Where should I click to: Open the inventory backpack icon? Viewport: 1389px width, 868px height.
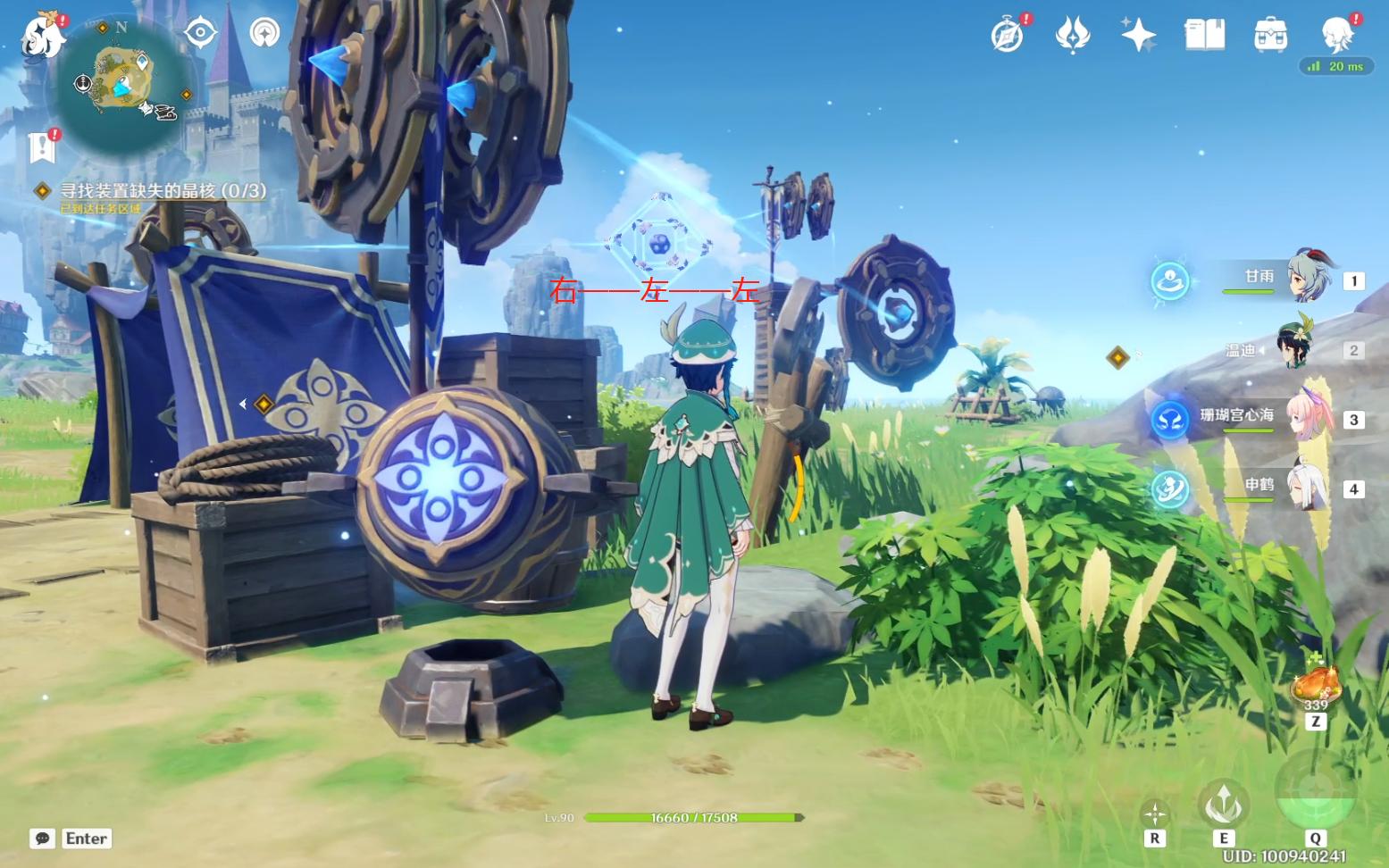coord(1270,36)
